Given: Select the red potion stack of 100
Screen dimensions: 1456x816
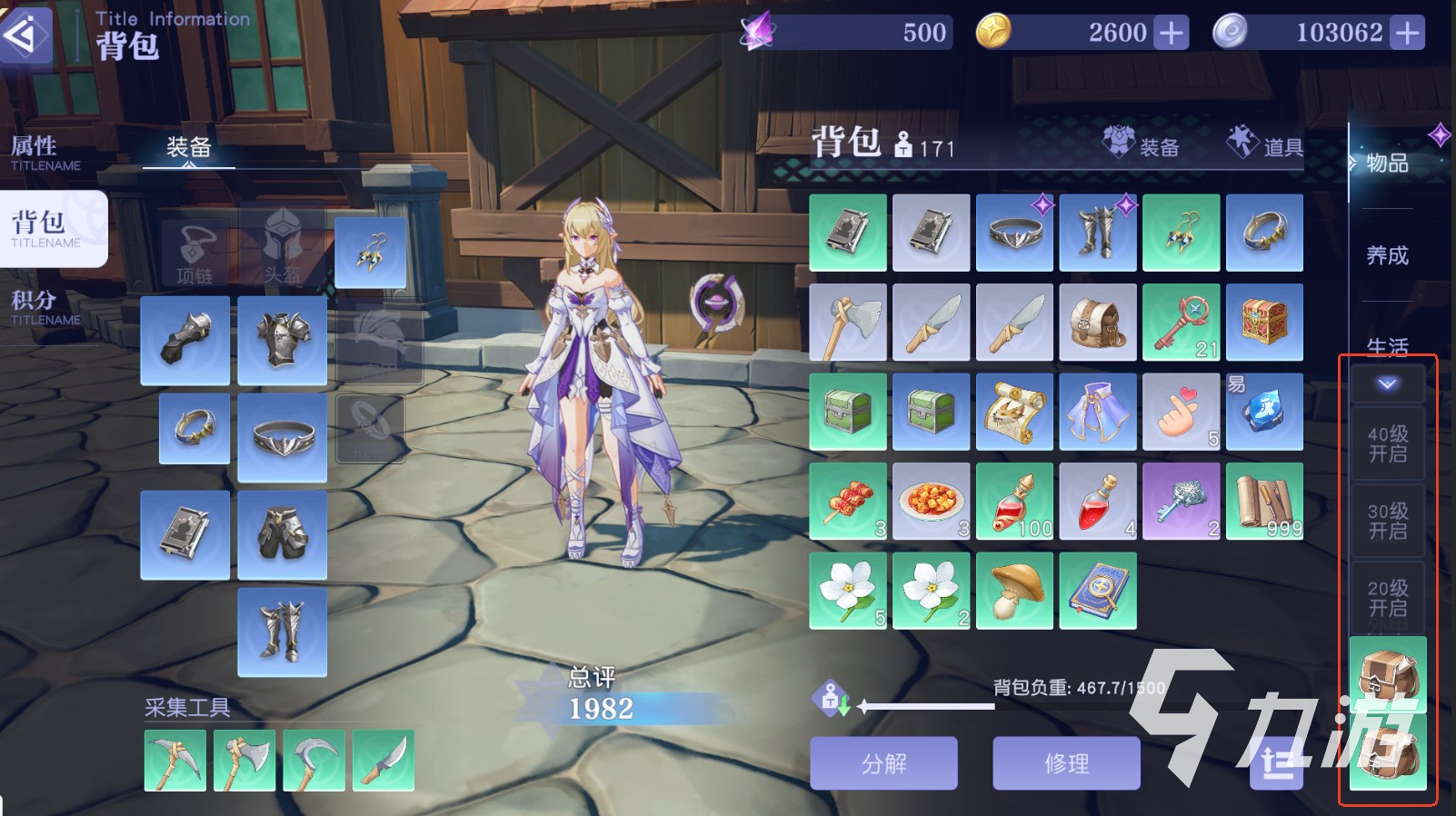Looking at the screenshot, I should pos(1014,502).
